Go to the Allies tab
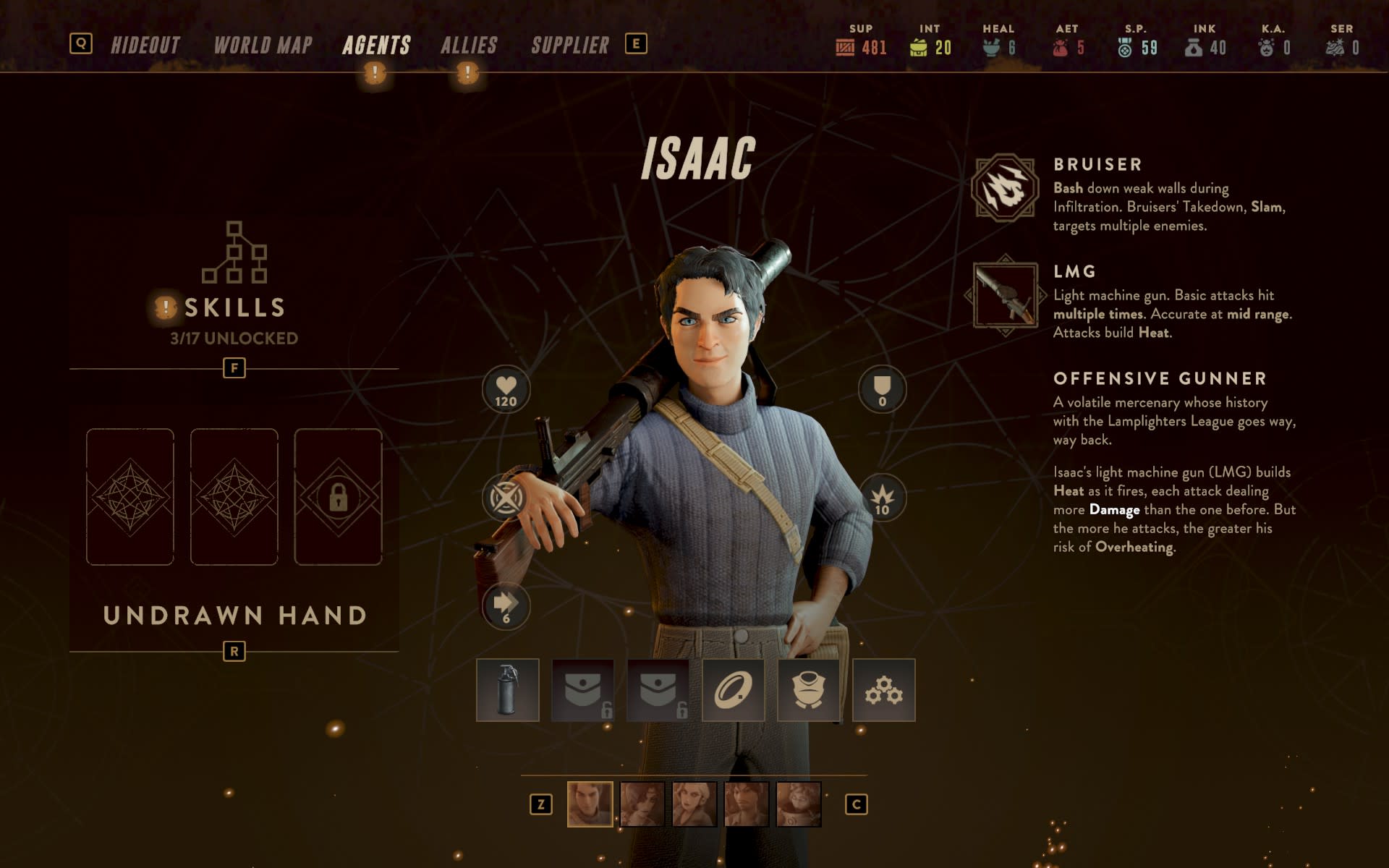This screenshot has height=868, width=1389. 469,46
